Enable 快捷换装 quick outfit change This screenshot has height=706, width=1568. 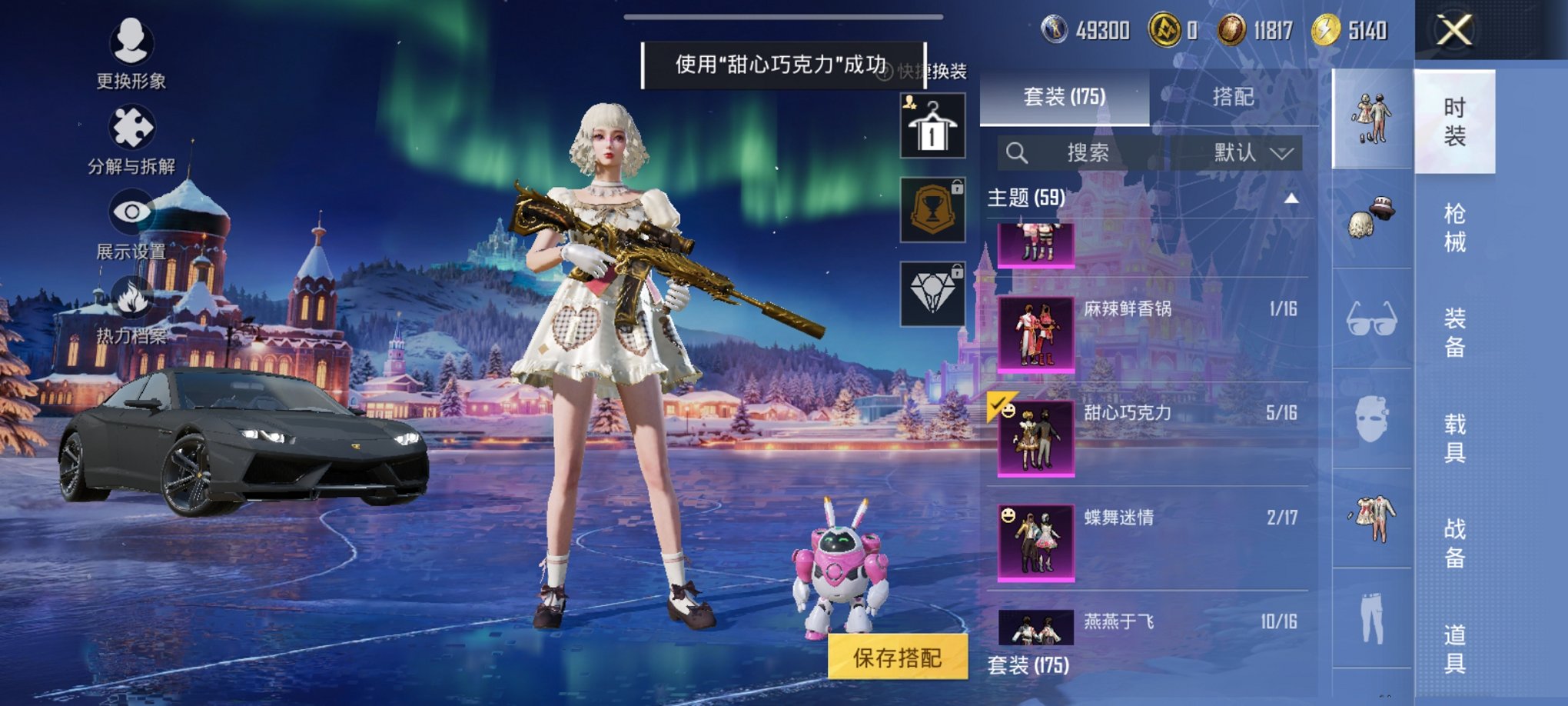tap(932, 69)
